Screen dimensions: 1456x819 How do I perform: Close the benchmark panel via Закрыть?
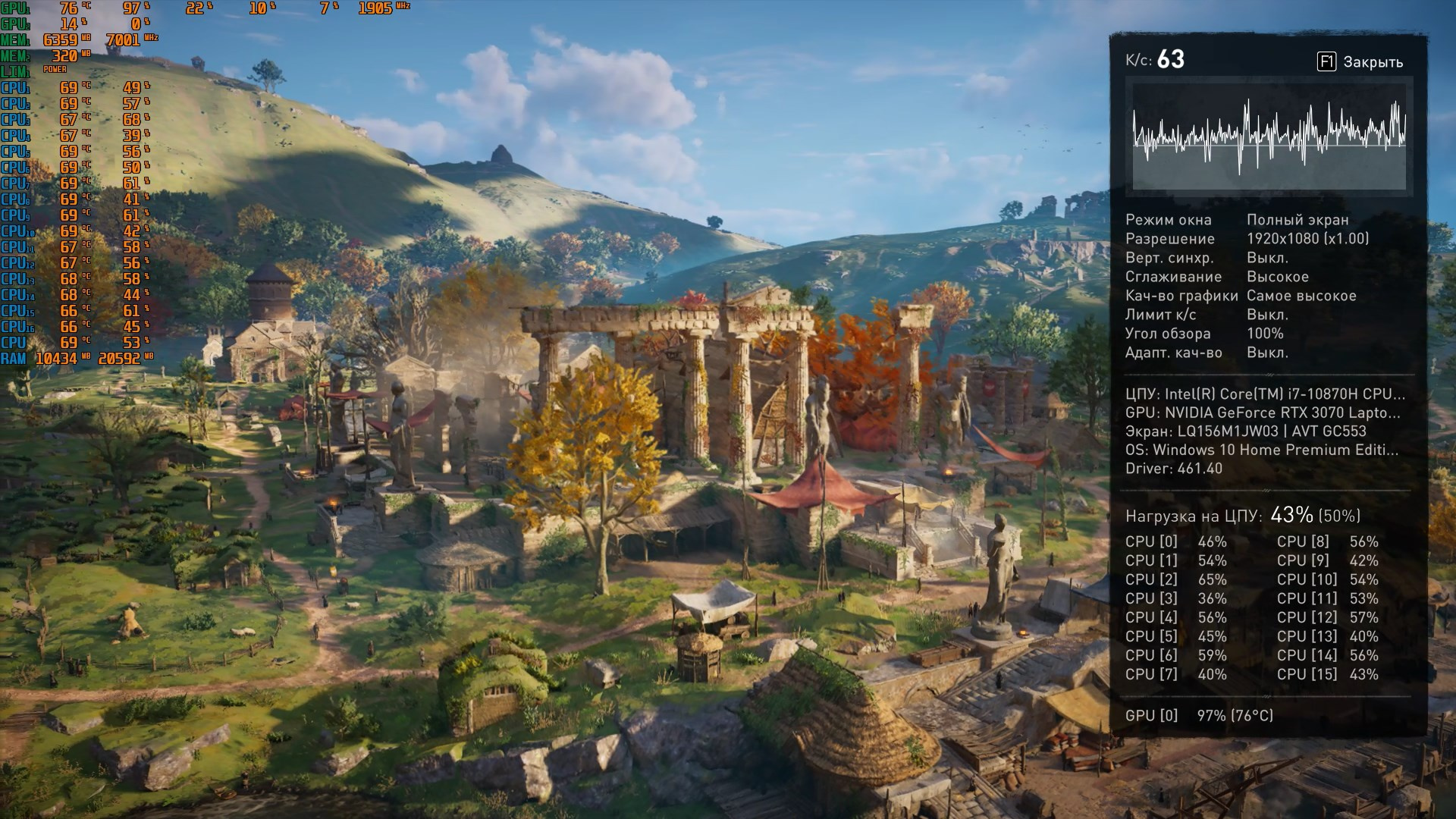[1361, 62]
